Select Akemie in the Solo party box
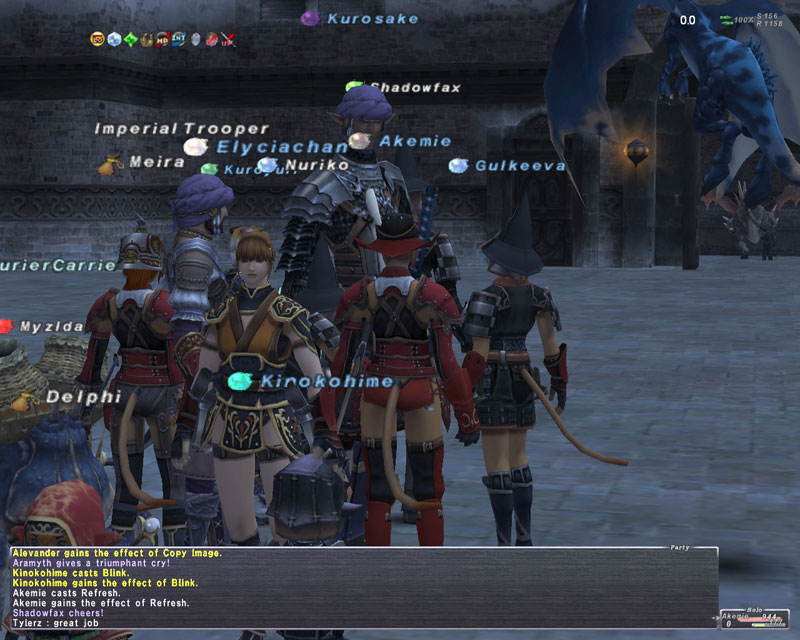Image resolution: width=800 pixels, height=640 pixels. (x=736, y=617)
